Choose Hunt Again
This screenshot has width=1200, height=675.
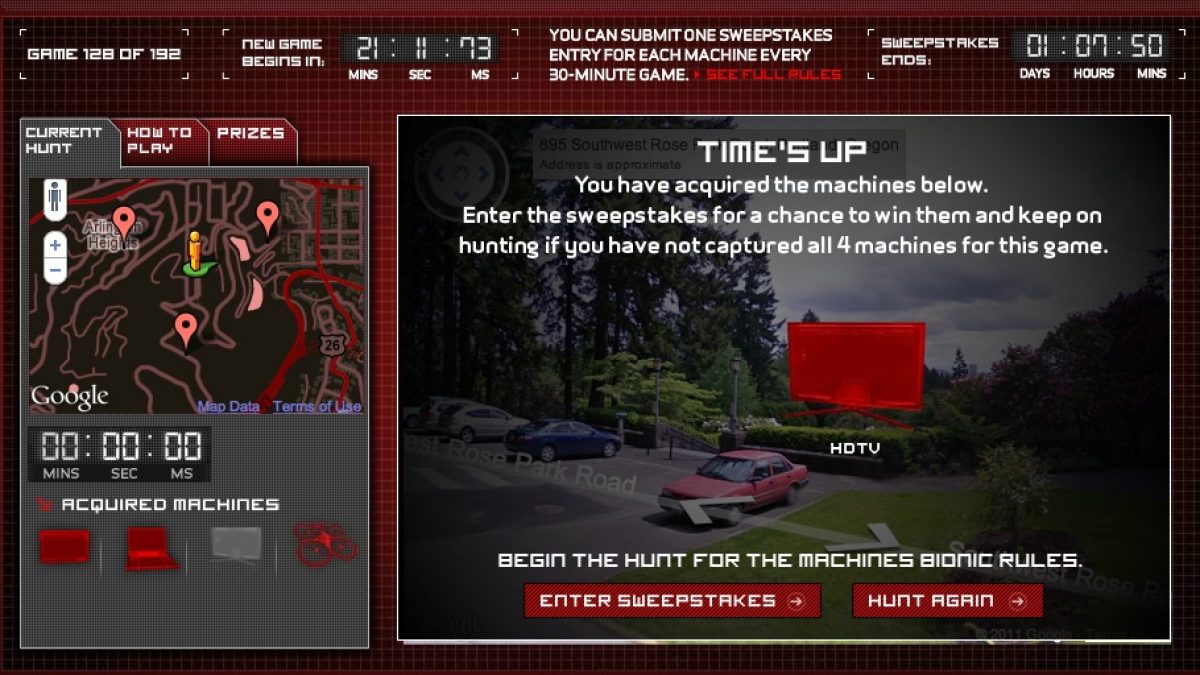[x=947, y=601]
